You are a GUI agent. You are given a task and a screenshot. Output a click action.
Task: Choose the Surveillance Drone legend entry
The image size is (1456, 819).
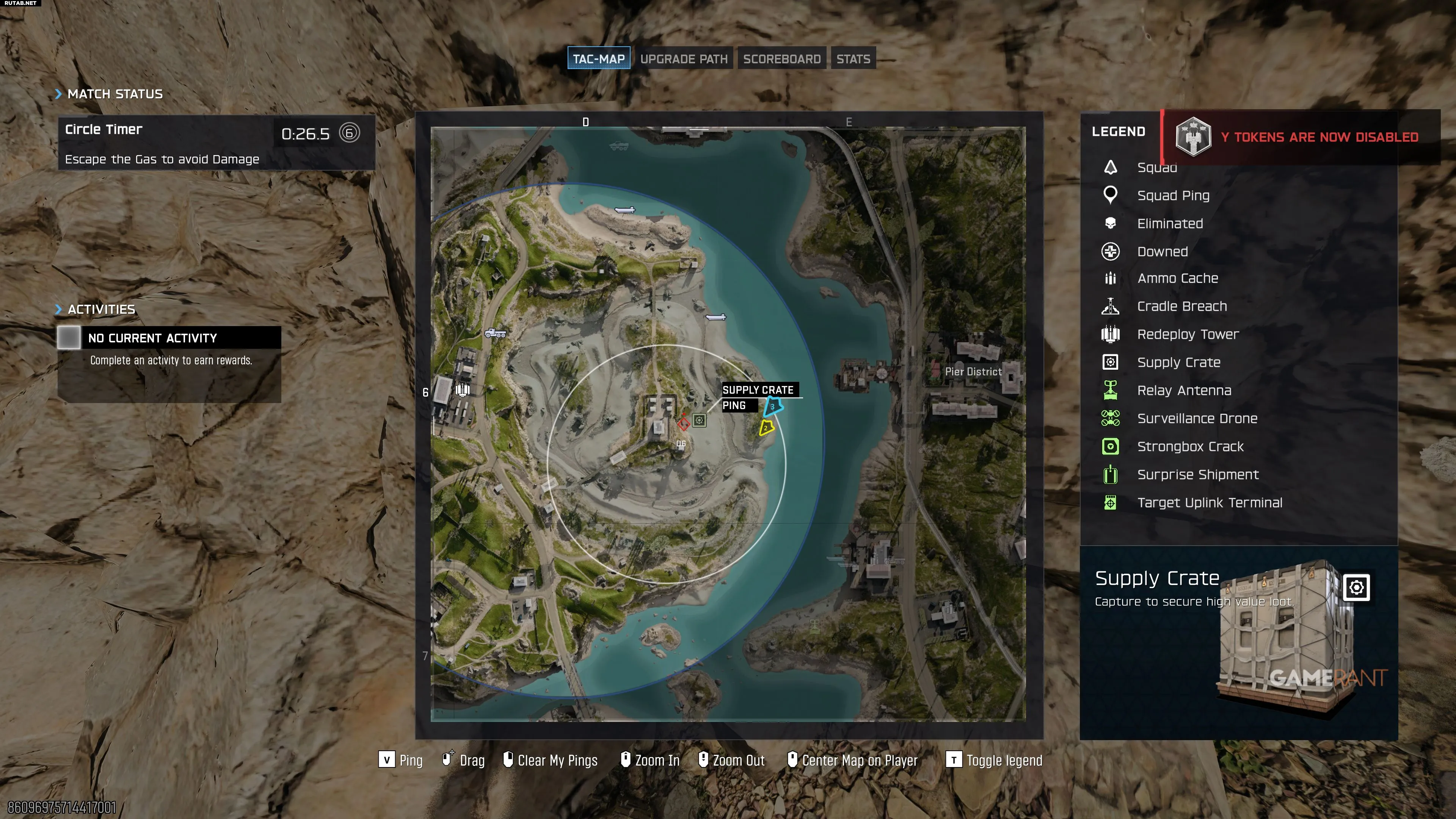1197,419
